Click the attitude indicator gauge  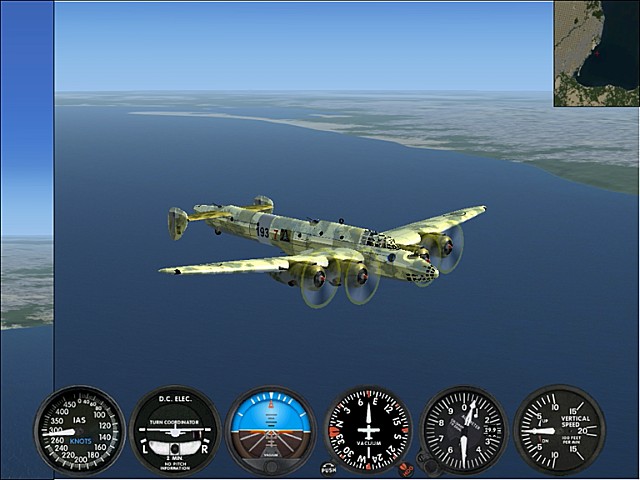point(270,430)
